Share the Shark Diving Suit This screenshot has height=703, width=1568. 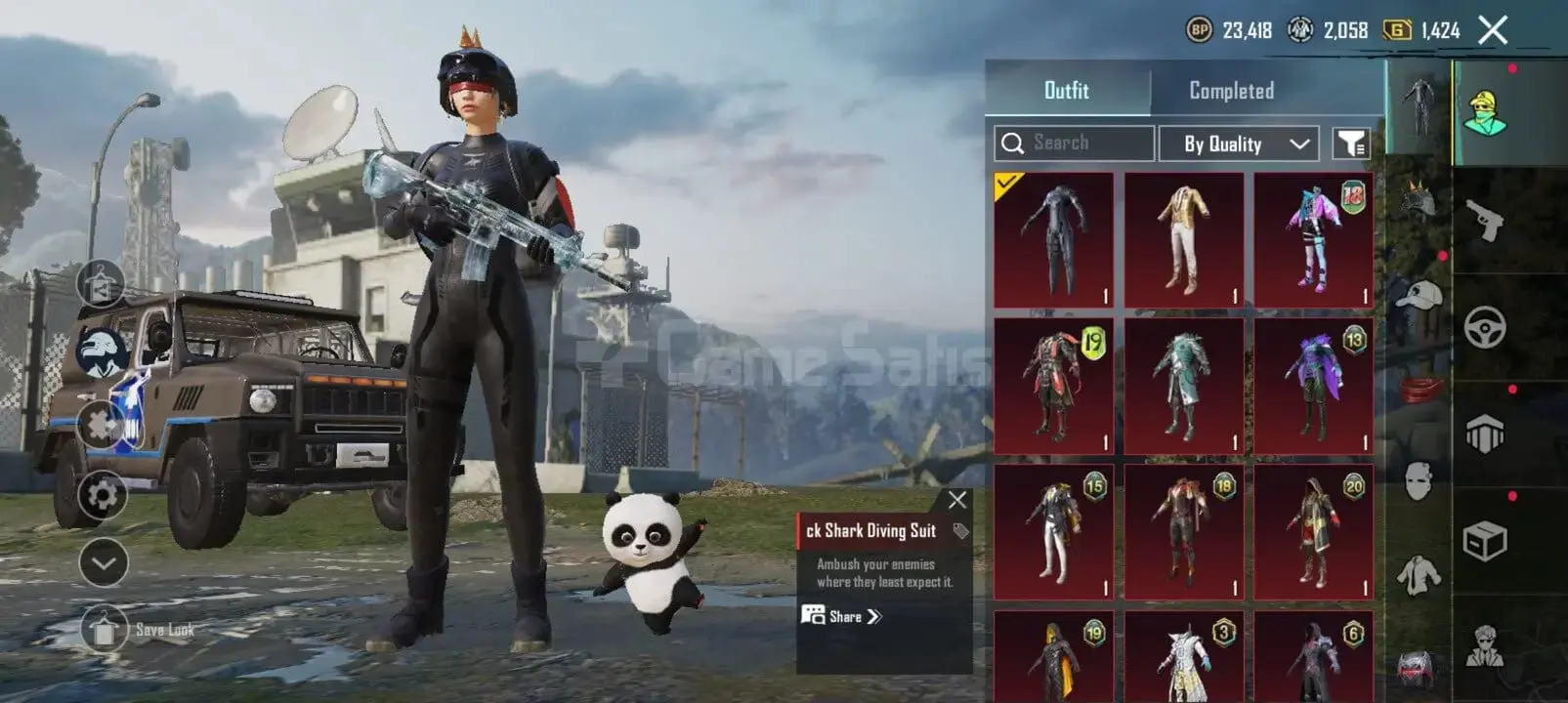click(x=842, y=616)
